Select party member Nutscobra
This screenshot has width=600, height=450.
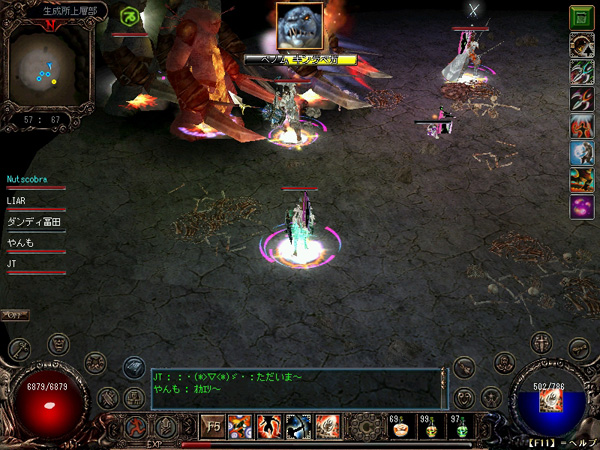pyautogui.click(x=35, y=180)
